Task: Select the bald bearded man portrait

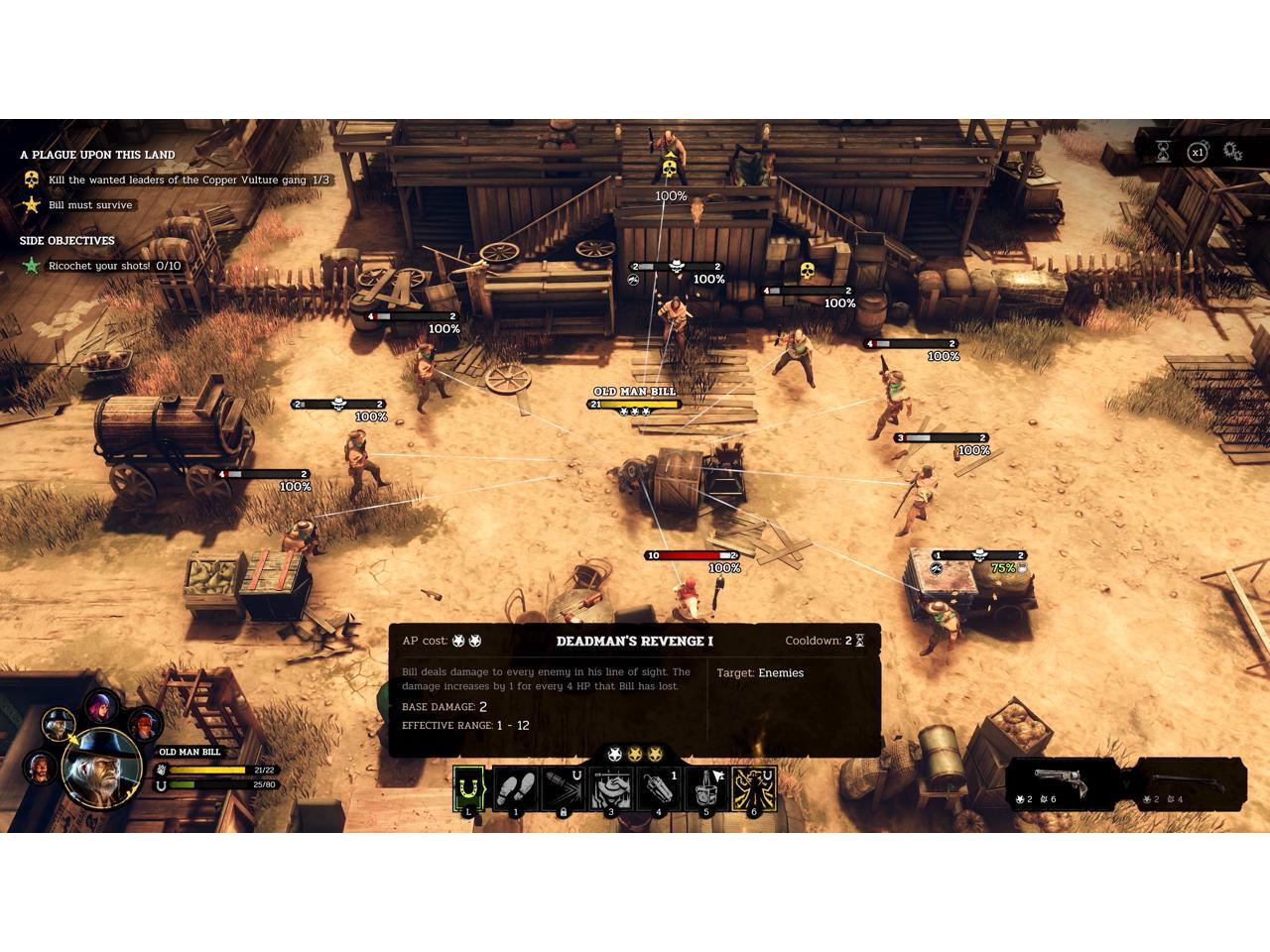Action: tap(40, 767)
